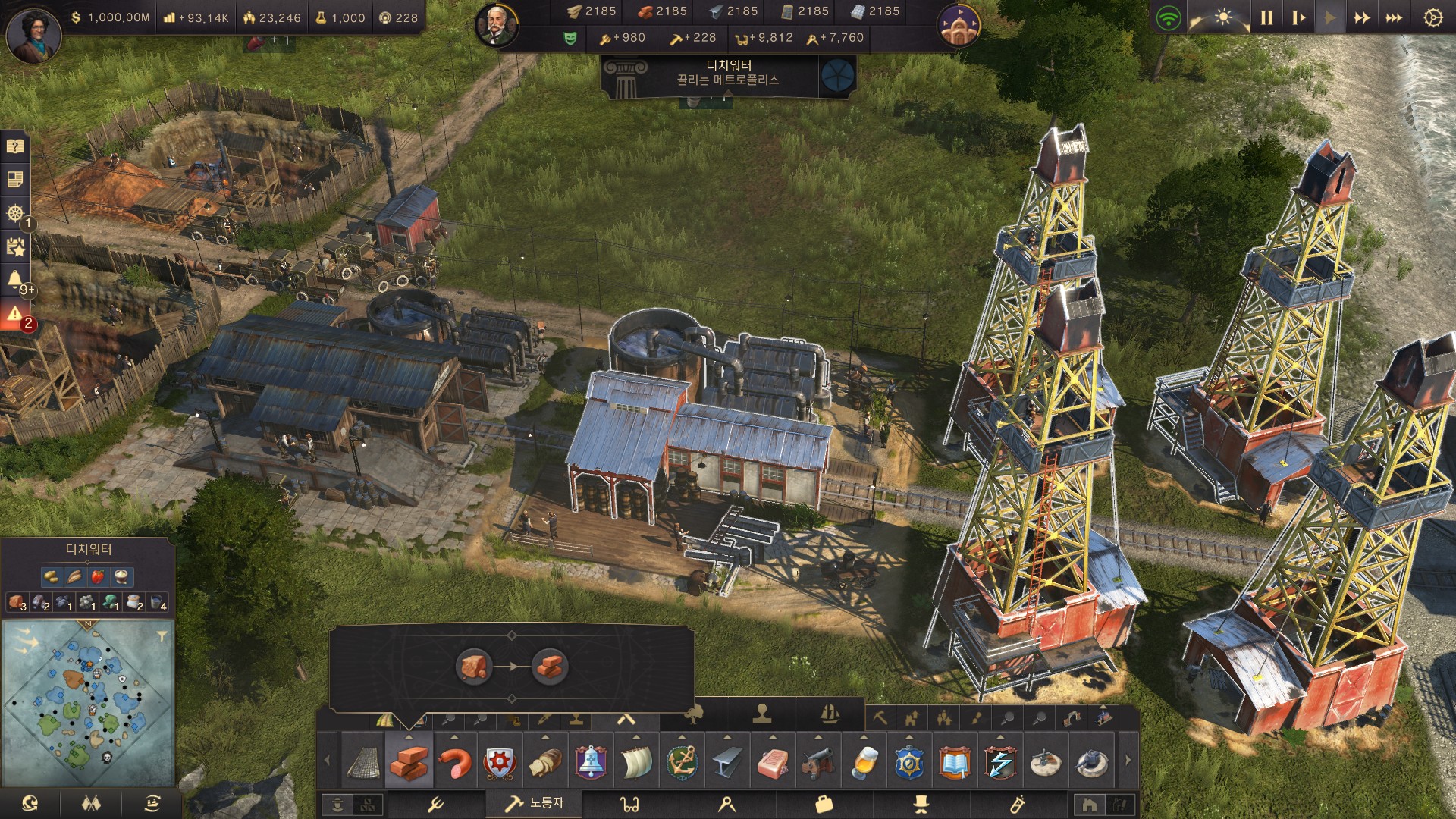Open the help question mark book
The height and width of the screenshot is (819, 1456).
point(16,146)
